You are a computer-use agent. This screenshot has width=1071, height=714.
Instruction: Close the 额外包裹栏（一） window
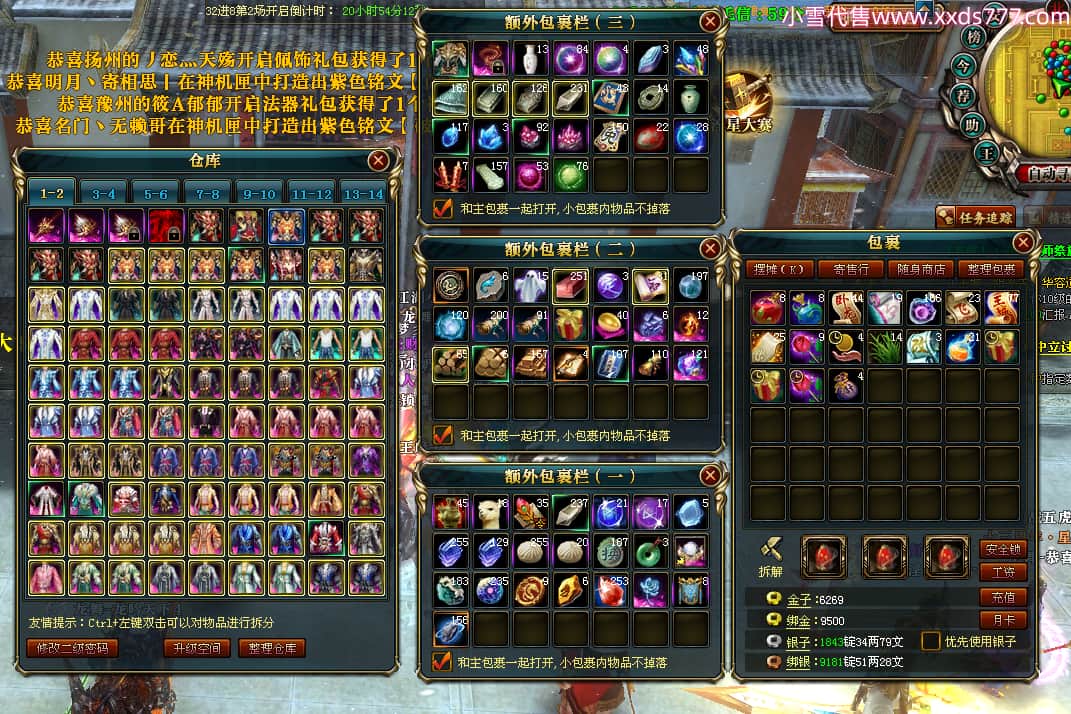709,475
